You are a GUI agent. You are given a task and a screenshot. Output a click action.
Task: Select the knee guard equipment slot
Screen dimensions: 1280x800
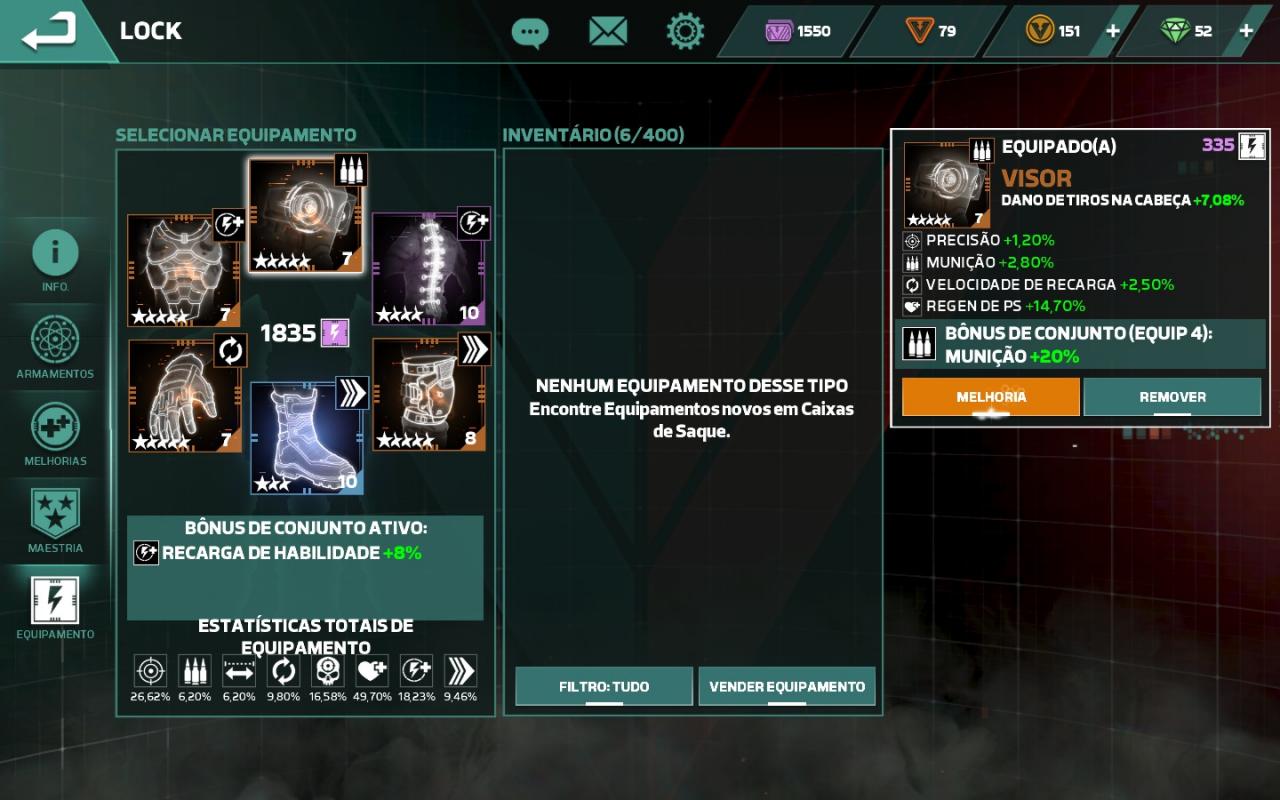click(428, 394)
